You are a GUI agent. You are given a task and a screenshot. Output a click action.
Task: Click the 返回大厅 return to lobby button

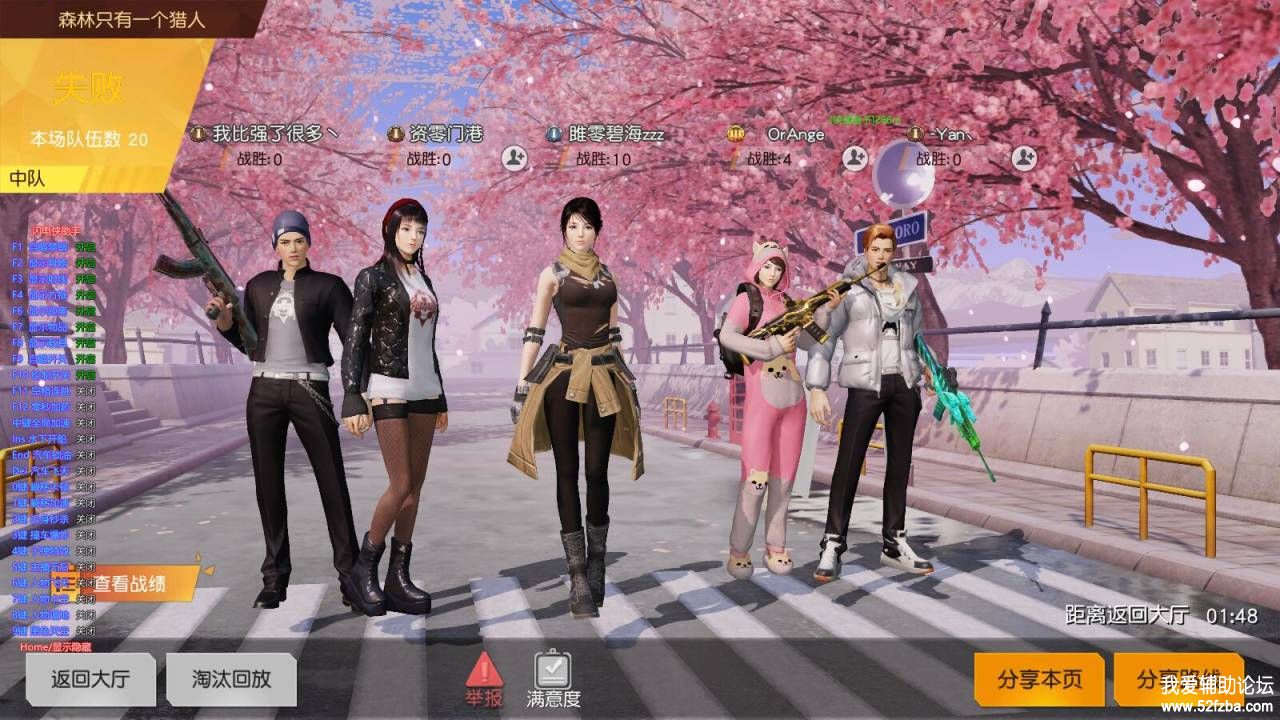[90, 680]
